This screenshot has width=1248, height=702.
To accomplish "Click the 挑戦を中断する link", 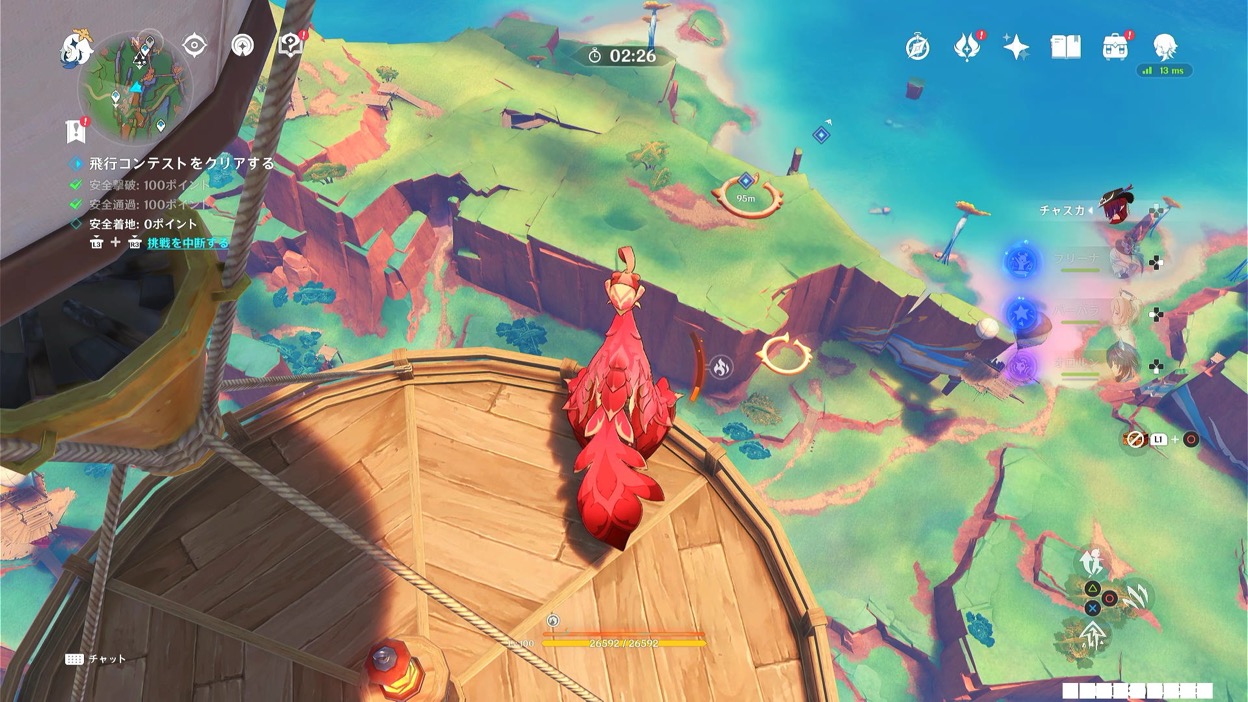I will tap(188, 243).
